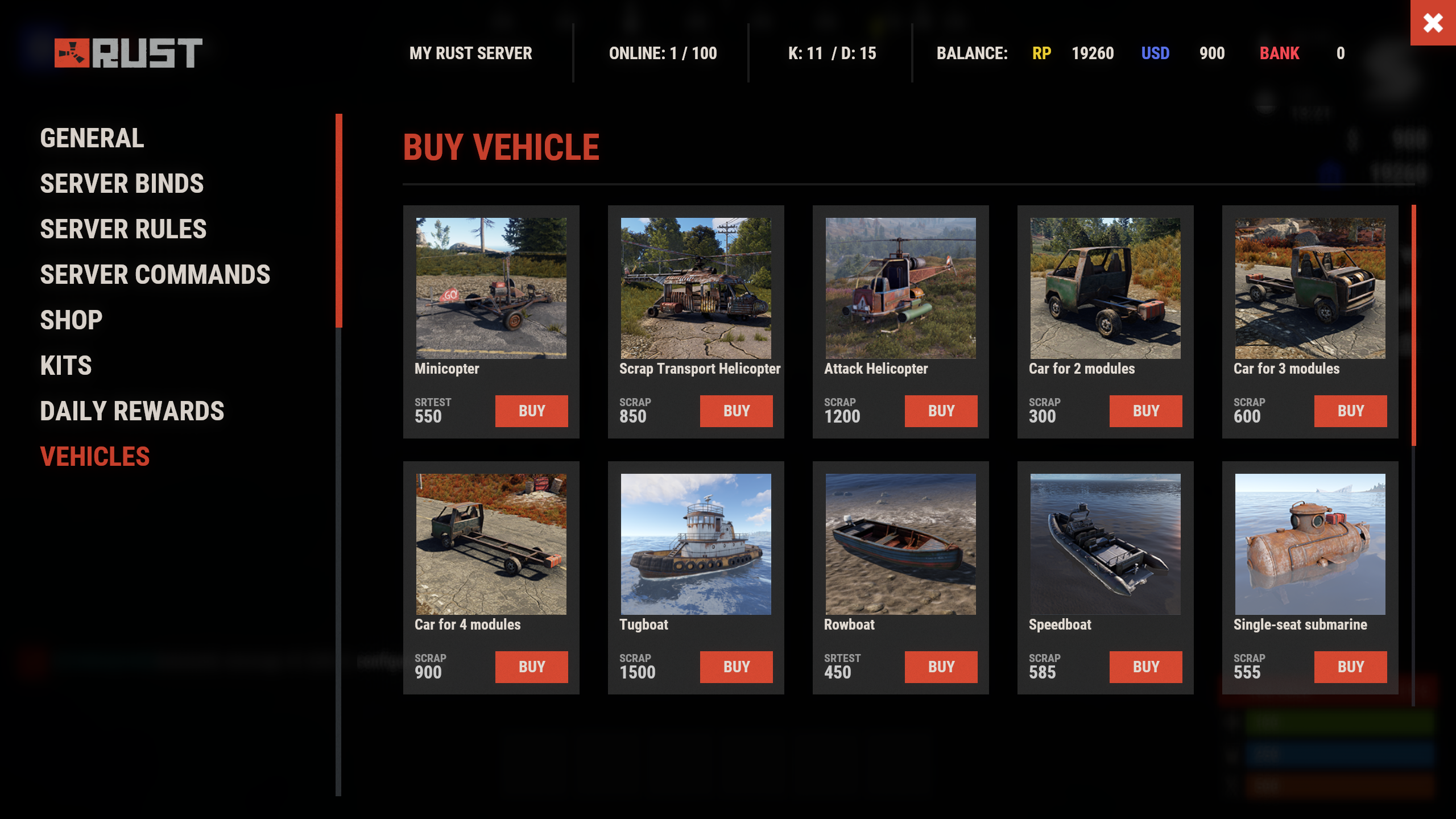1456x819 pixels.
Task: Buy the Car for 2 modules
Action: pyautogui.click(x=1145, y=411)
